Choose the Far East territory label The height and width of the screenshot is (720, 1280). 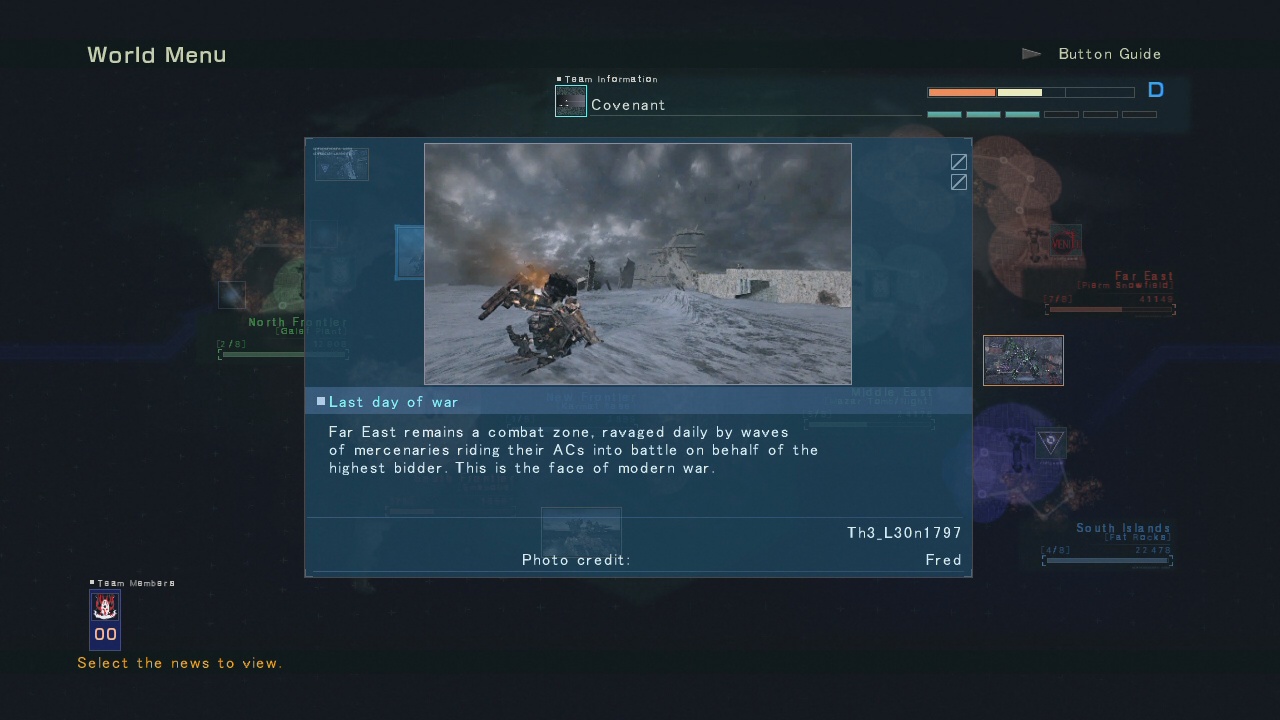click(x=1144, y=277)
